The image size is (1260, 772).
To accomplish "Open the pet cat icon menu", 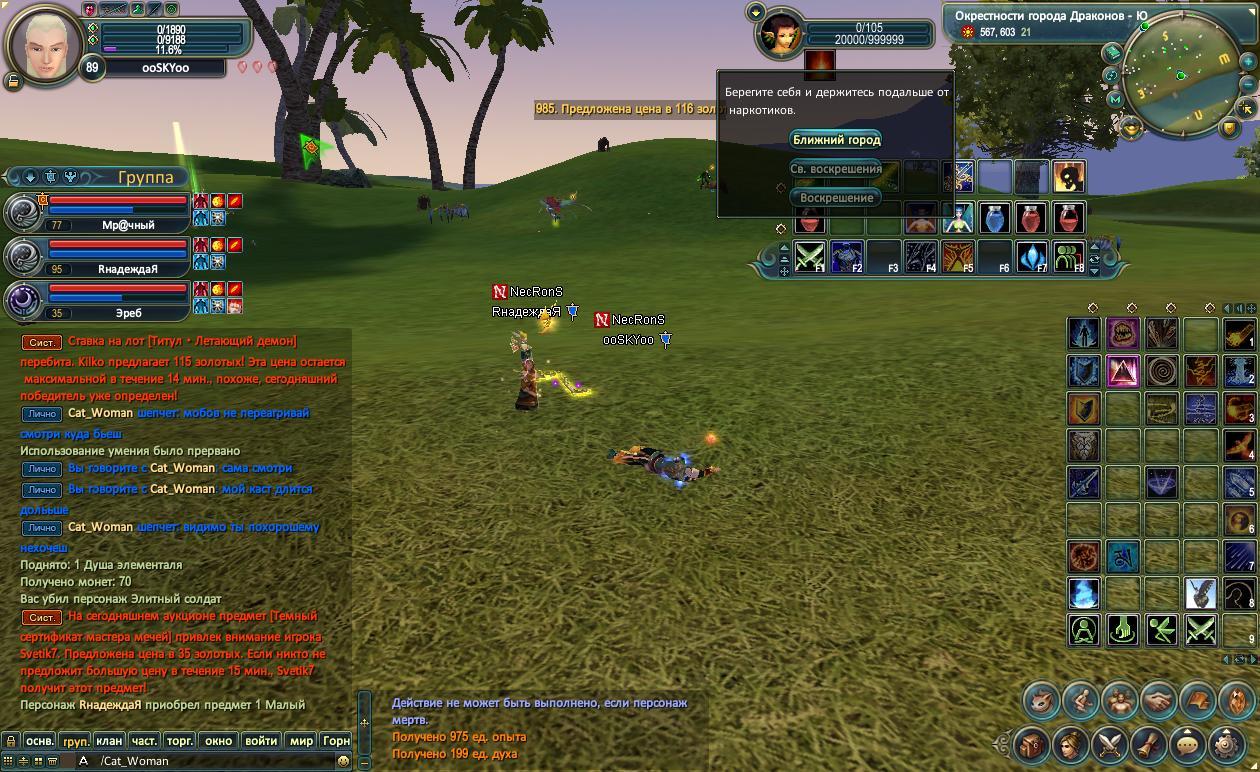I will click(x=1041, y=701).
